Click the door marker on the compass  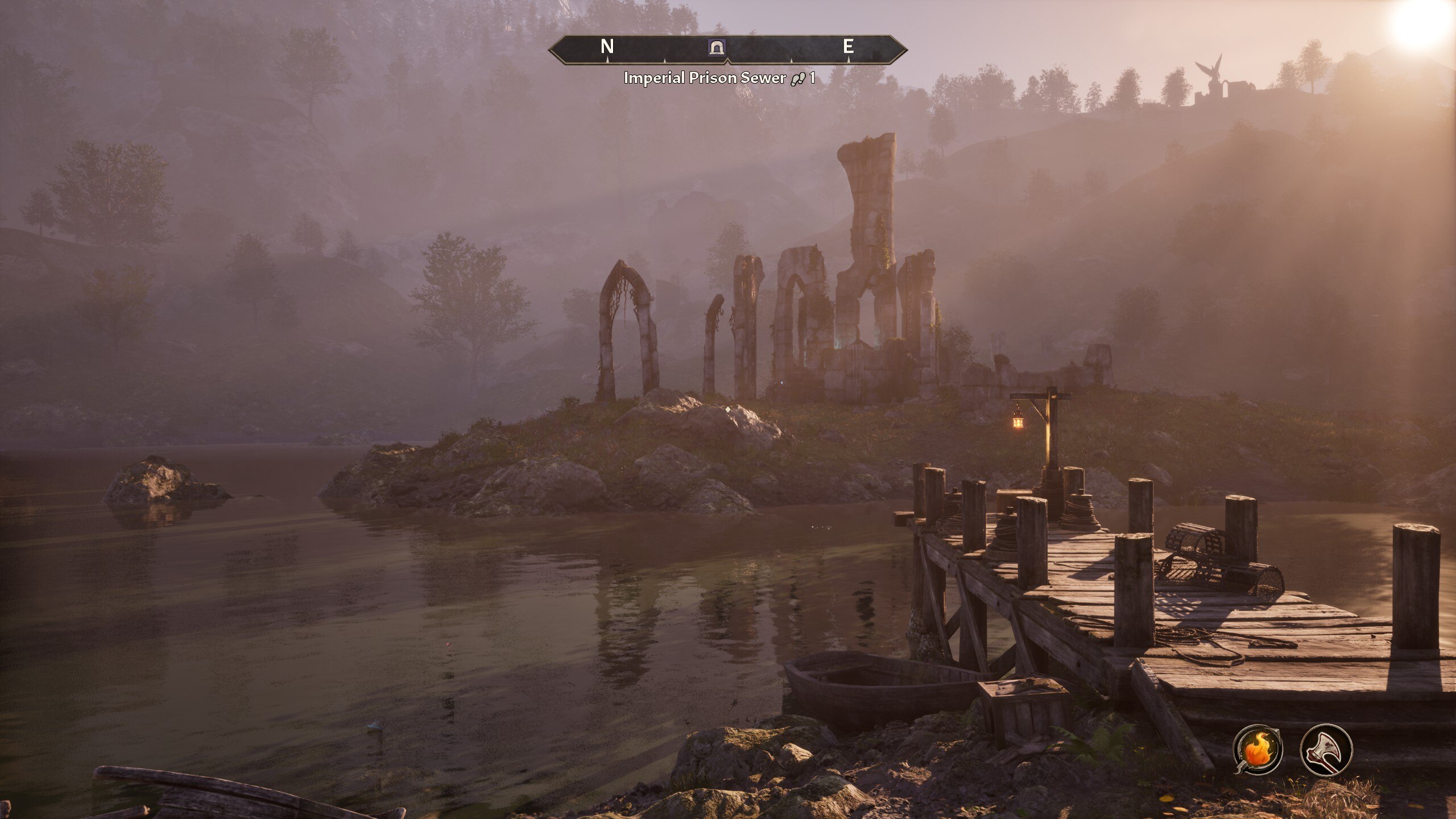(717, 47)
